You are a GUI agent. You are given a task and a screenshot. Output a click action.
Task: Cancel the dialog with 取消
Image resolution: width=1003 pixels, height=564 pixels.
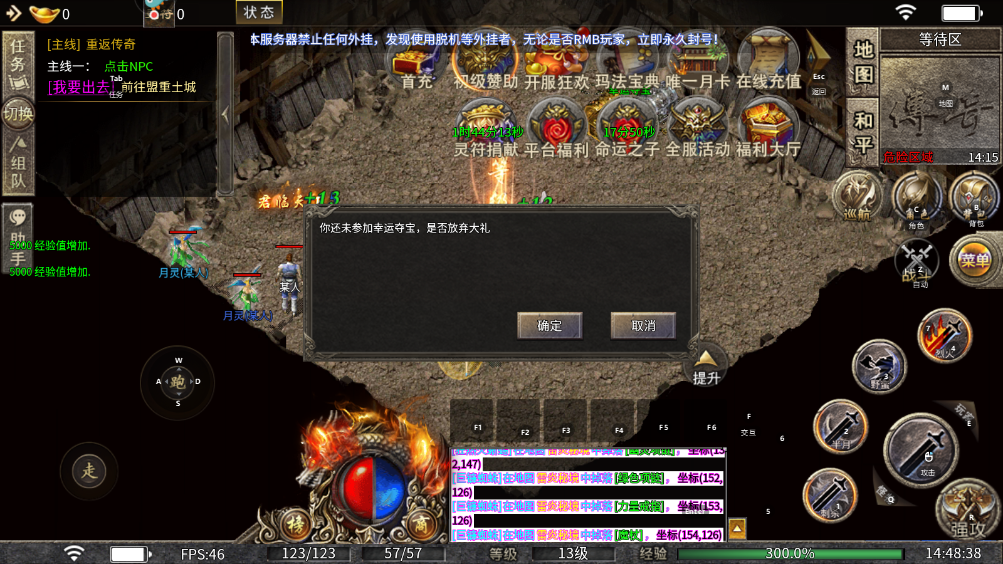642,325
